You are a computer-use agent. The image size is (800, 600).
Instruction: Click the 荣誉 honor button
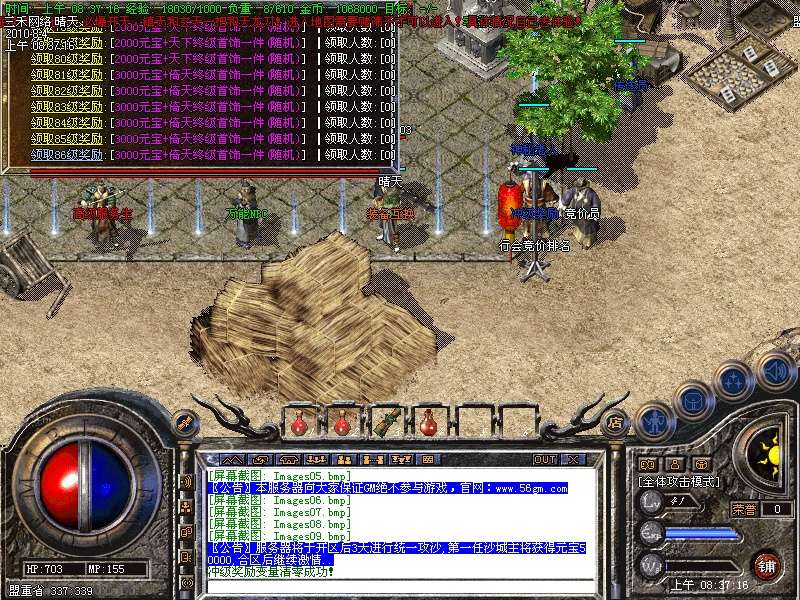744,509
